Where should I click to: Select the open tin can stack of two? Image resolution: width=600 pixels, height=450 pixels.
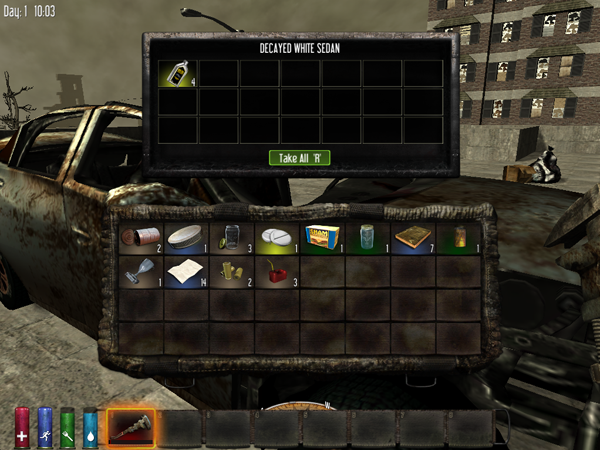coord(140,237)
